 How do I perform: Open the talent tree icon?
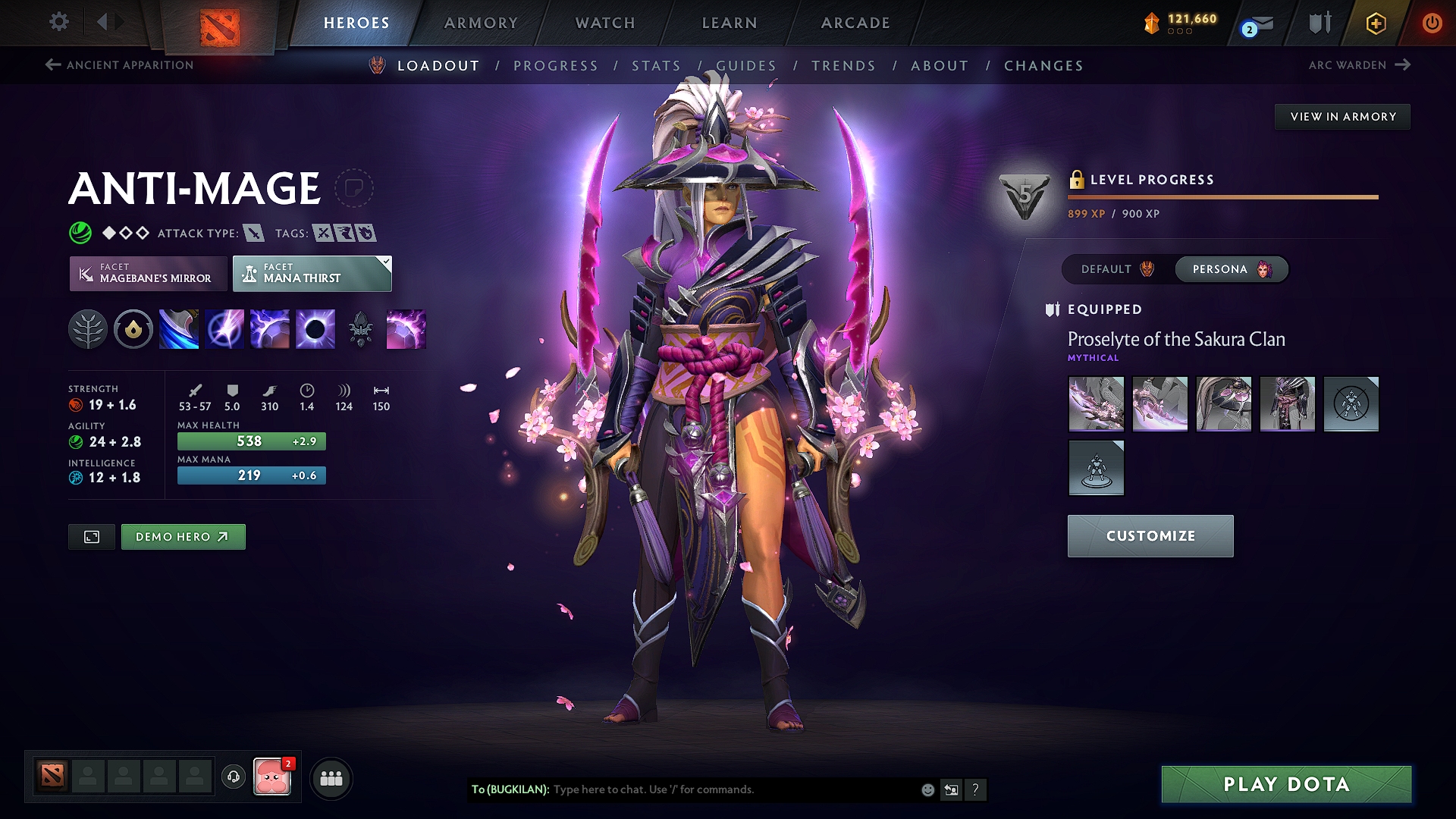coord(88,328)
